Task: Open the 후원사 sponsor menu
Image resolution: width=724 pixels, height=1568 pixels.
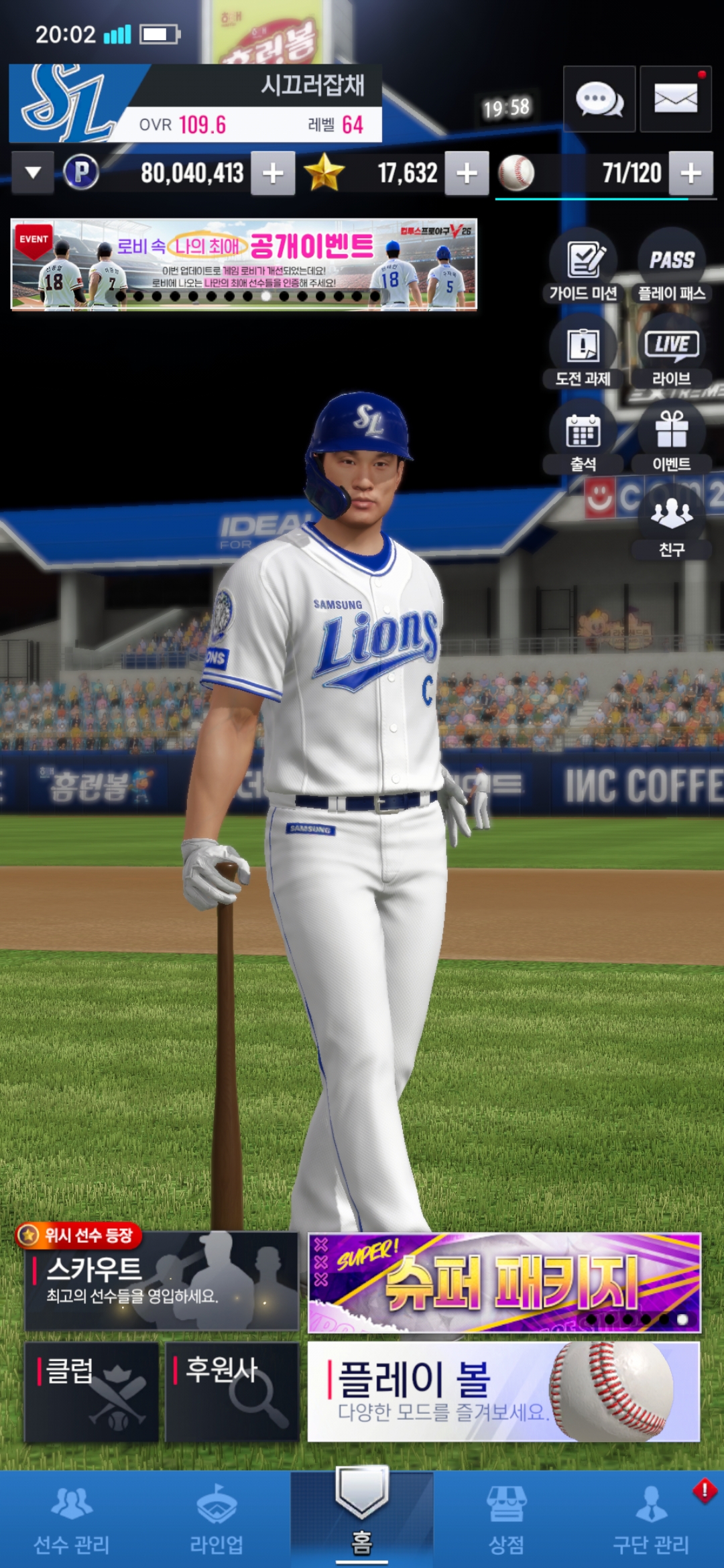Action: (x=232, y=1391)
